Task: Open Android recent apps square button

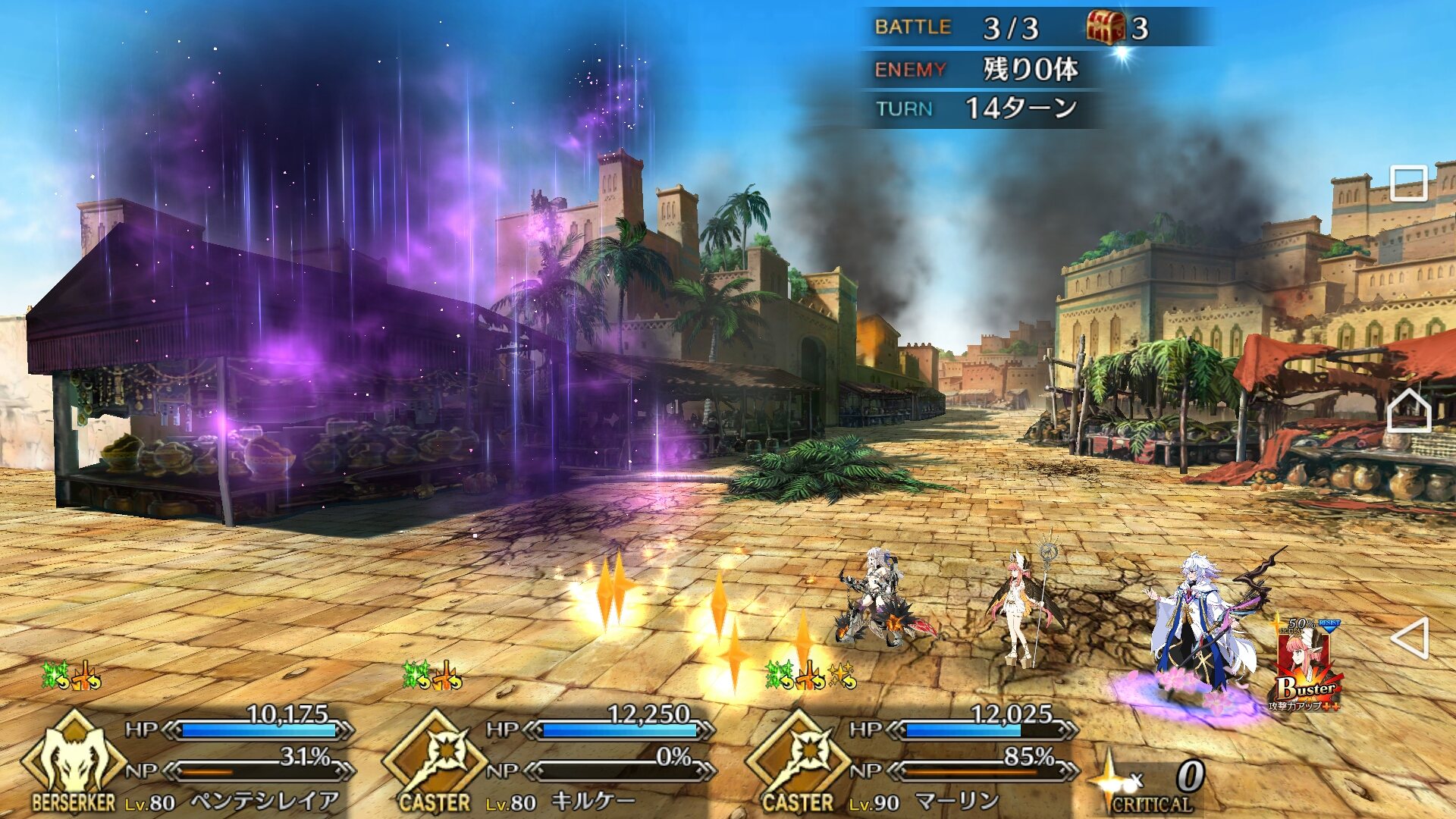Action: [x=1409, y=184]
